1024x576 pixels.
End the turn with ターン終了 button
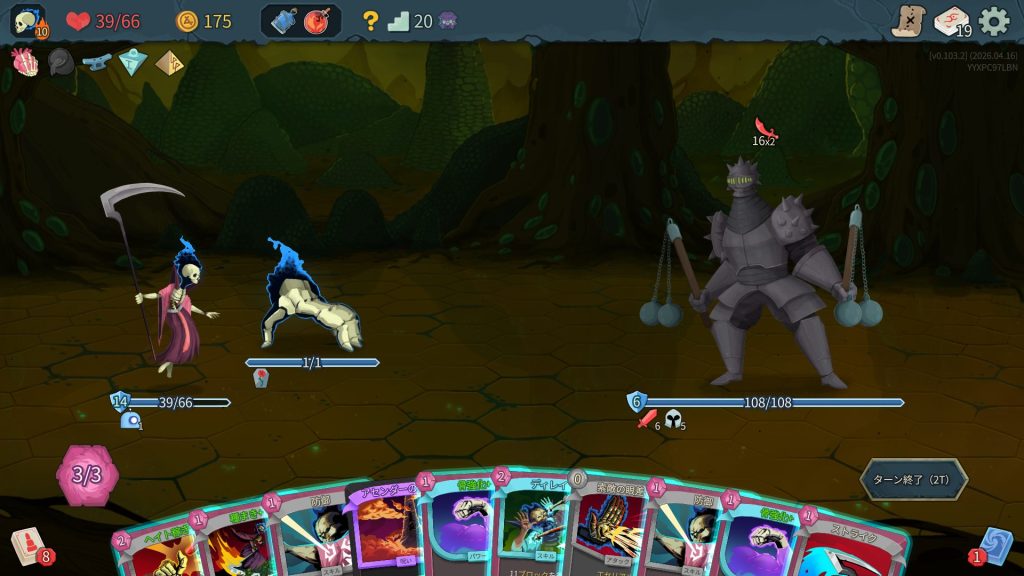913,479
